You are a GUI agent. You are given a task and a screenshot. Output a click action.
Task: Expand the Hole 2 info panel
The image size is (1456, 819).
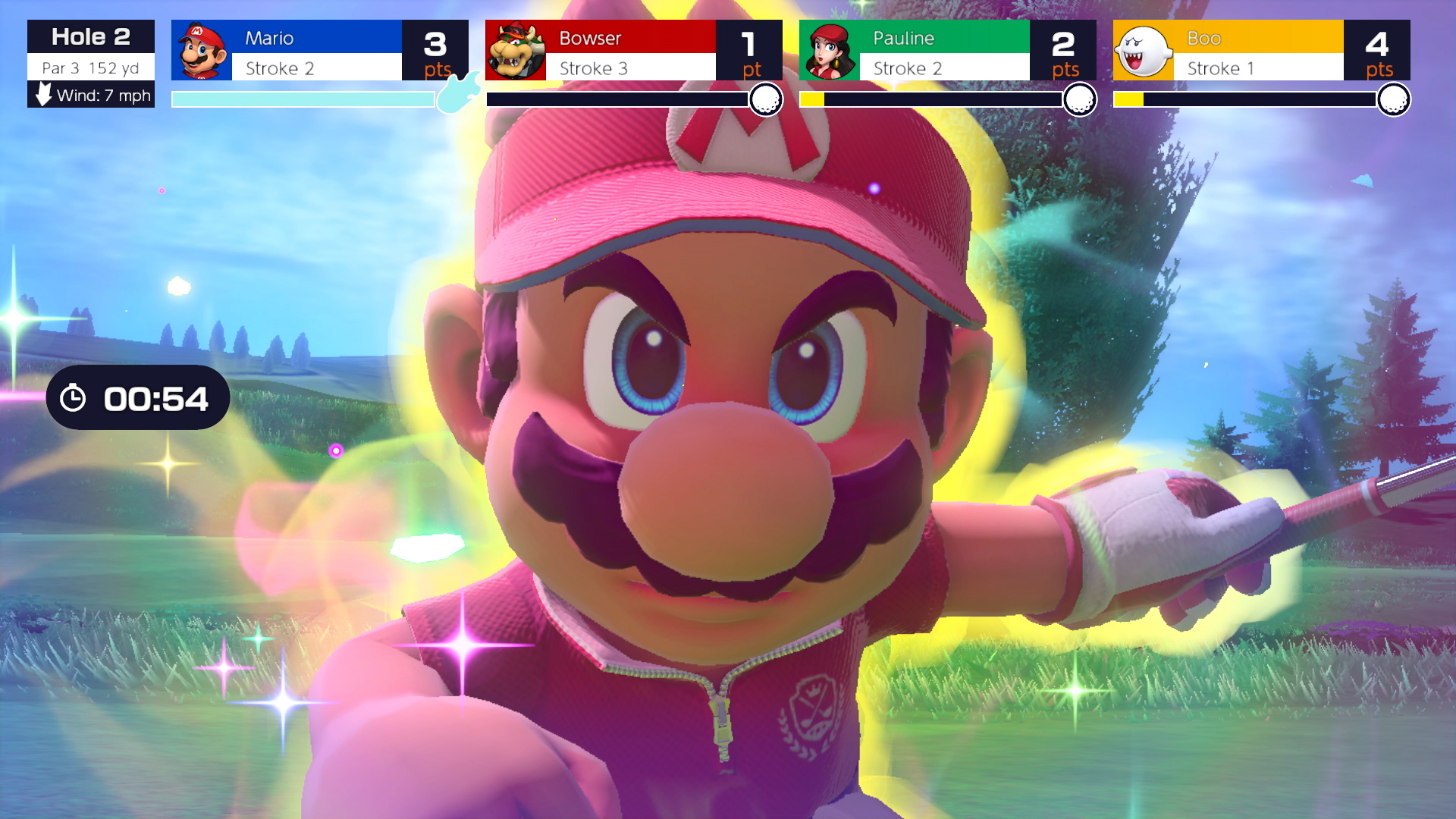tap(90, 36)
